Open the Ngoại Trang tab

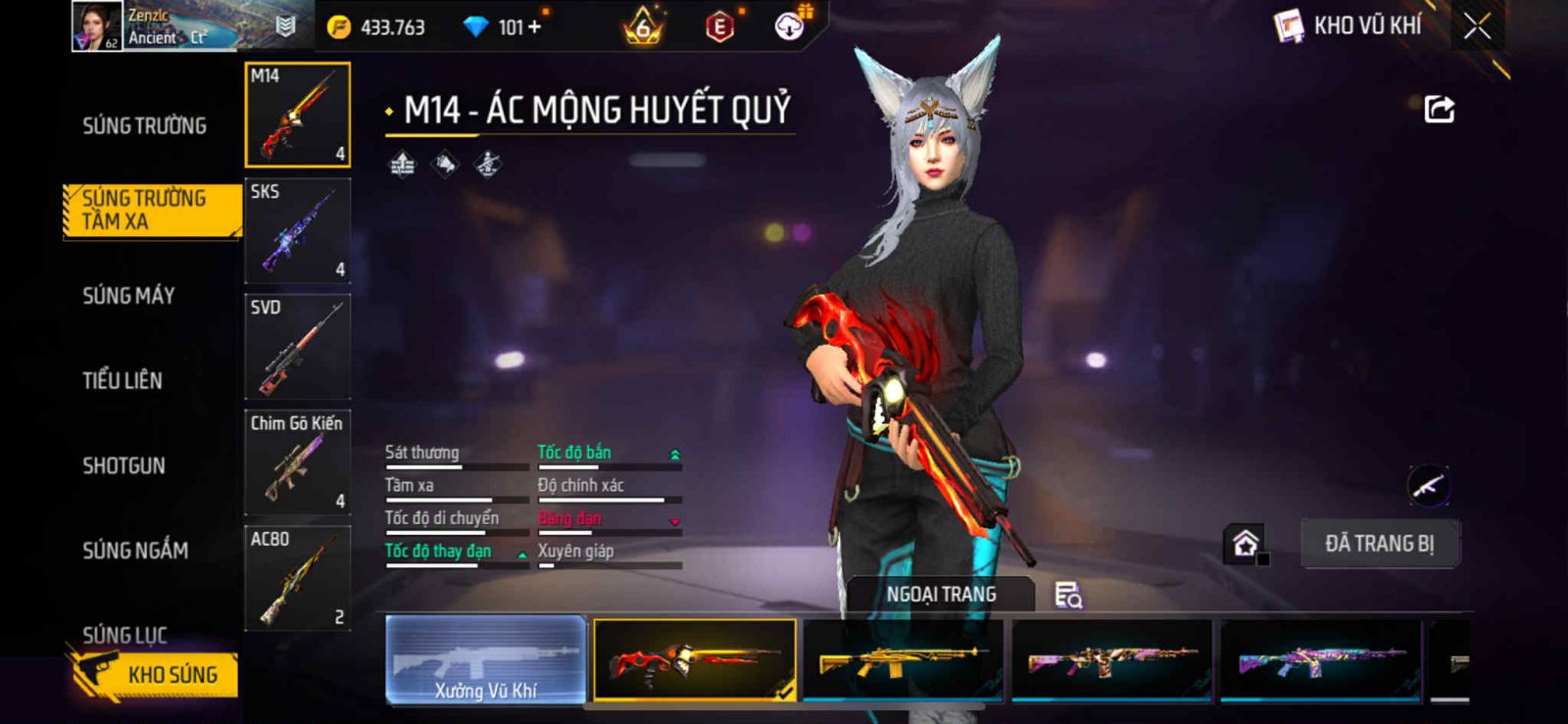(x=941, y=595)
